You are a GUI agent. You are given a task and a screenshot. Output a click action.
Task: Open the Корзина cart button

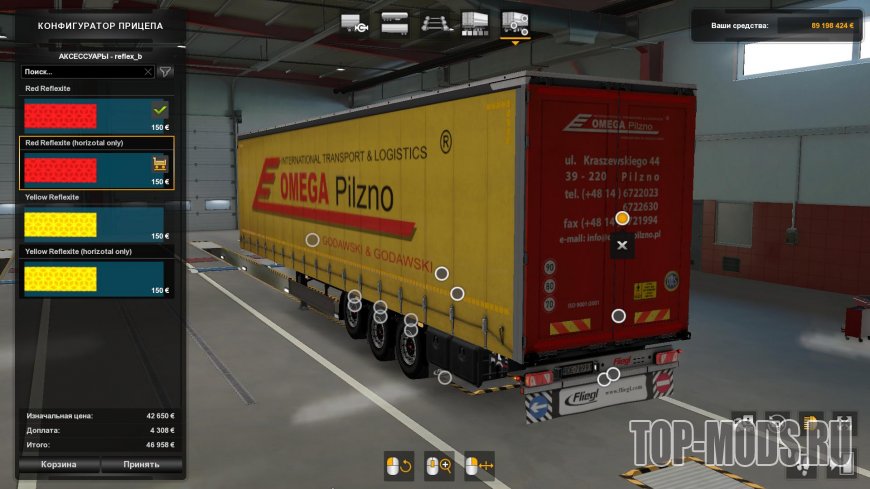pyautogui.click(x=58, y=465)
